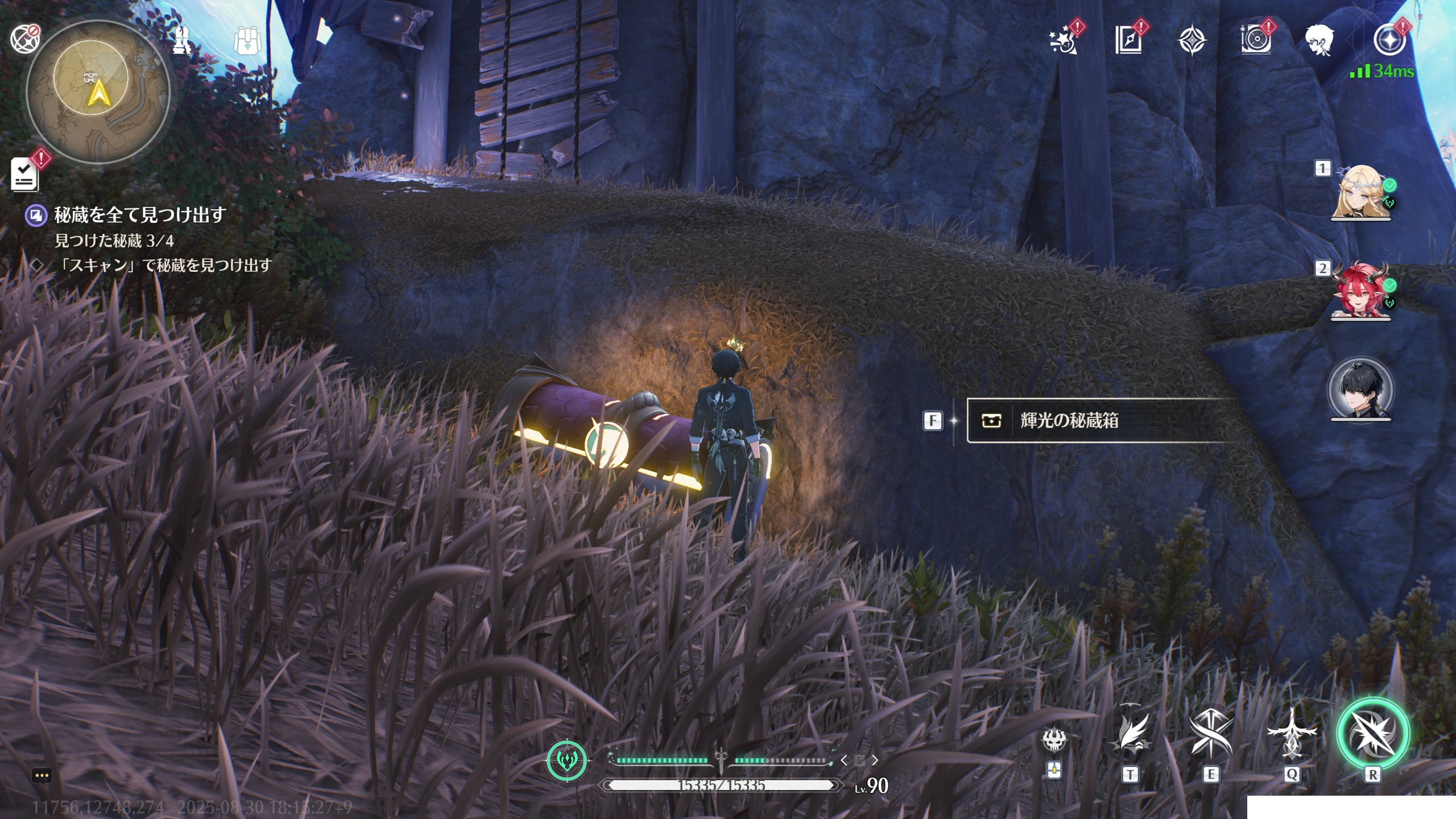This screenshot has height=819, width=1456.
Task: Open the disc-shaped battle pass icon
Action: click(1255, 41)
